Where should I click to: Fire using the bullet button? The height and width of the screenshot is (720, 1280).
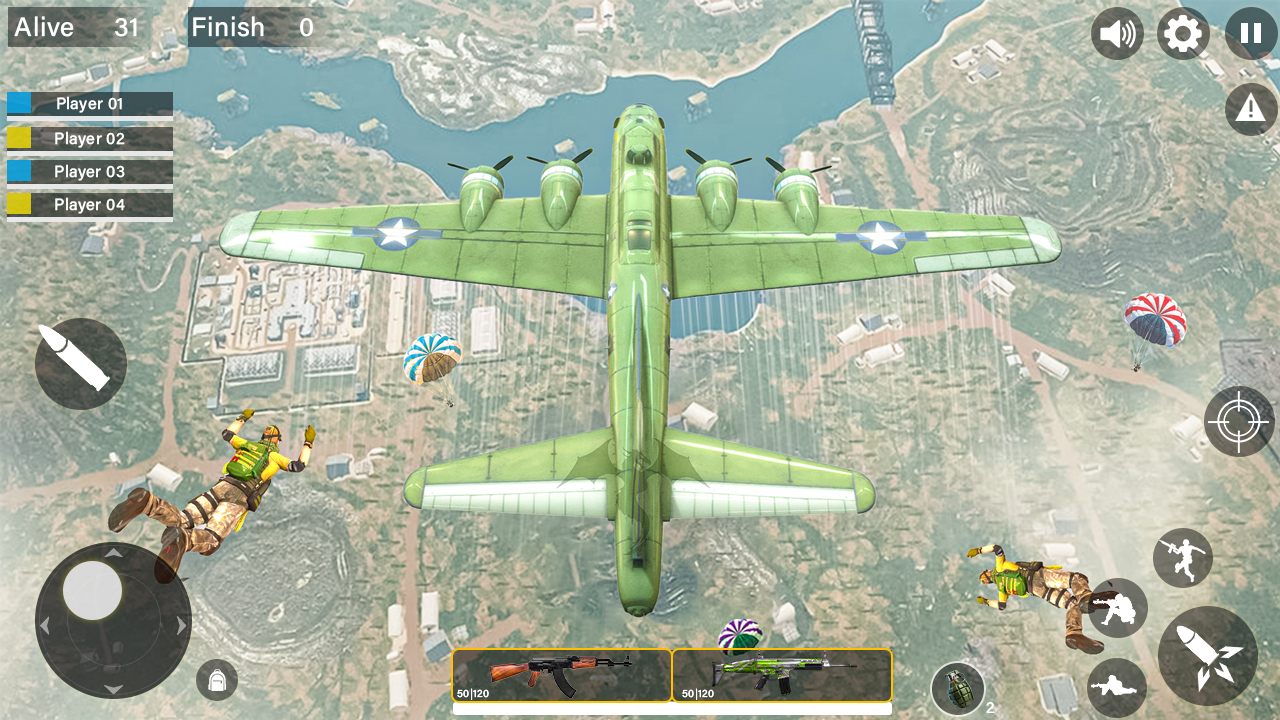pos(80,364)
